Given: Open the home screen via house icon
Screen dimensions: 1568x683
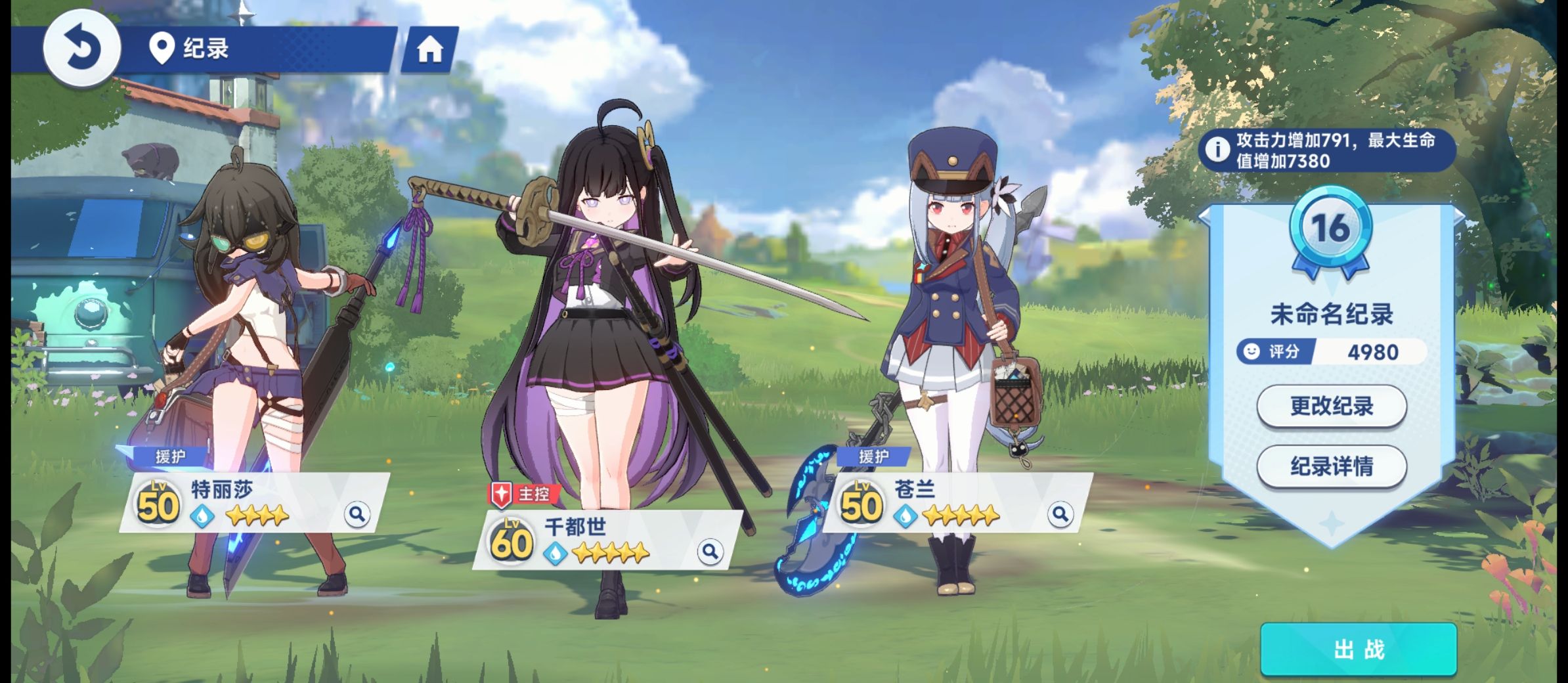Looking at the screenshot, I should point(430,49).
